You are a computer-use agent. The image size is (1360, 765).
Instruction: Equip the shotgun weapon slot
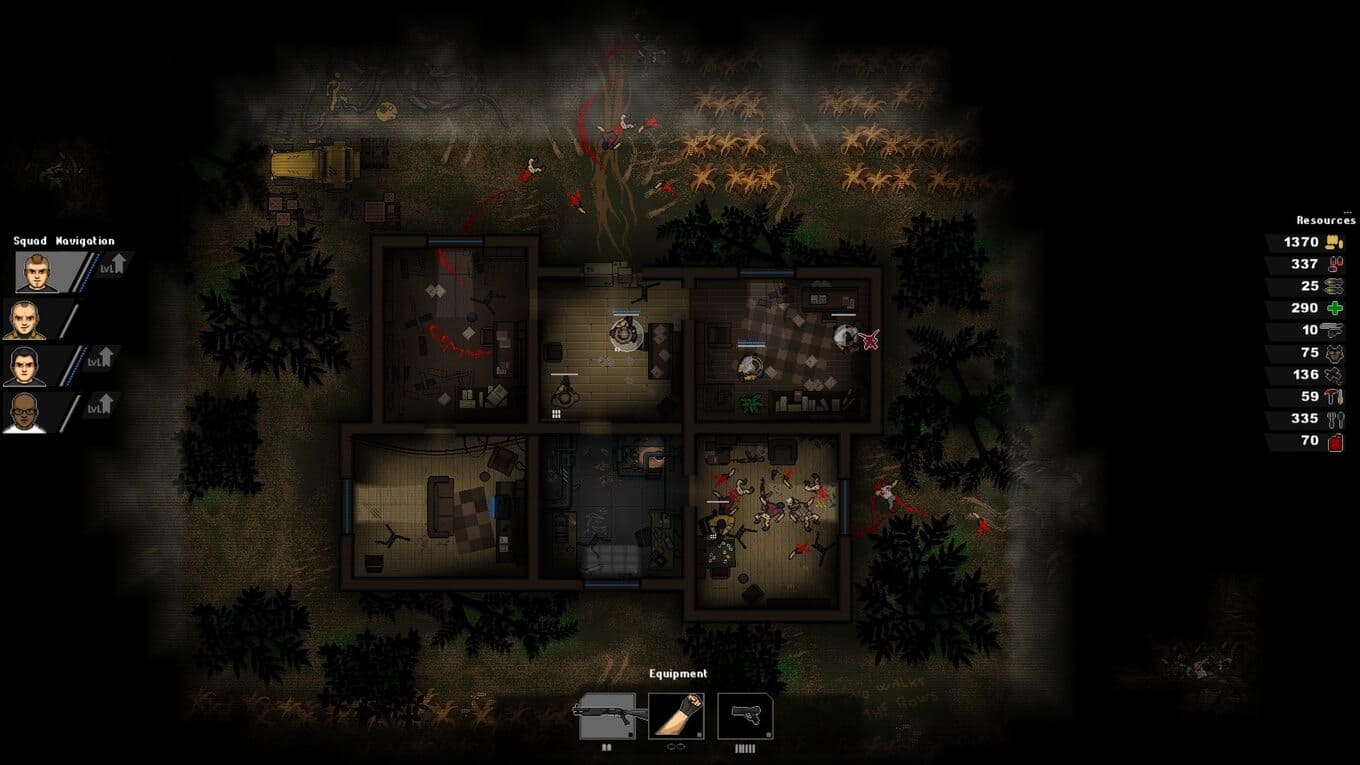point(607,716)
